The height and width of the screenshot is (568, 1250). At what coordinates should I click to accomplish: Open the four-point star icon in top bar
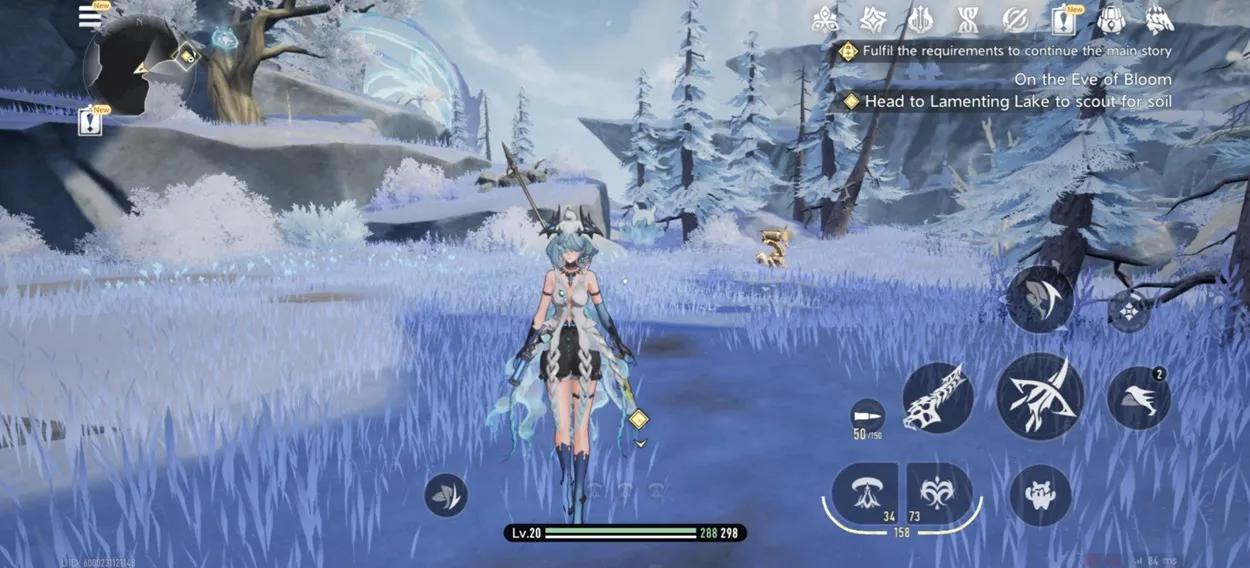click(872, 19)
